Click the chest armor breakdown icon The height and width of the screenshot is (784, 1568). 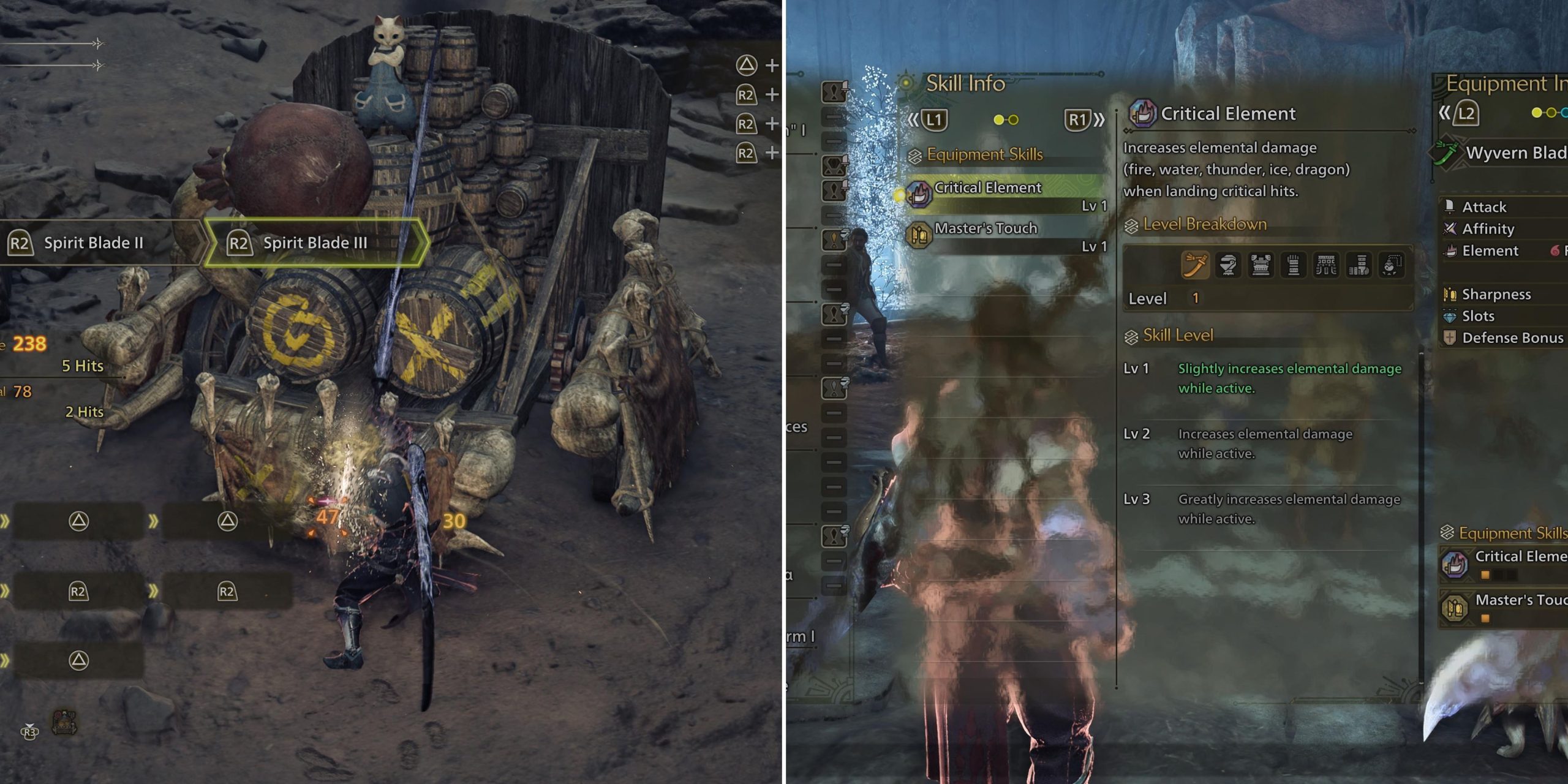pyautogui.click(x=1261, y=265)
